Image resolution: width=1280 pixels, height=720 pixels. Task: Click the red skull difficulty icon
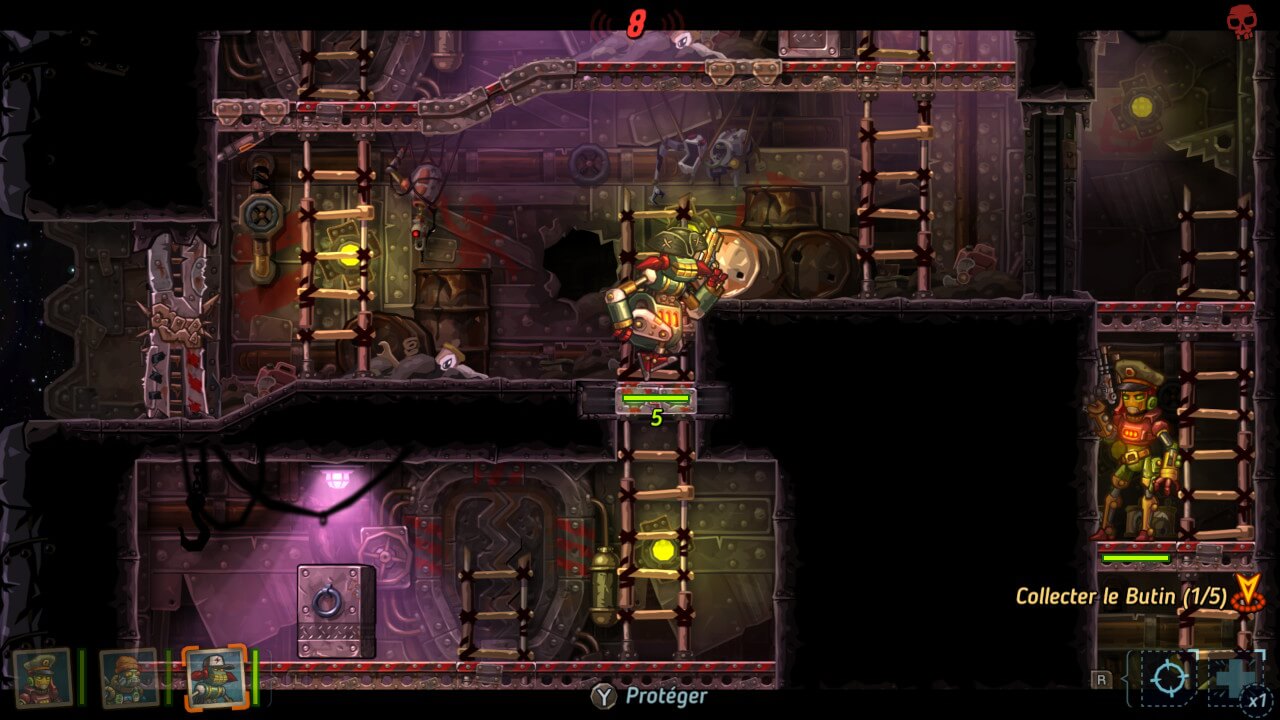(1241, 22)
